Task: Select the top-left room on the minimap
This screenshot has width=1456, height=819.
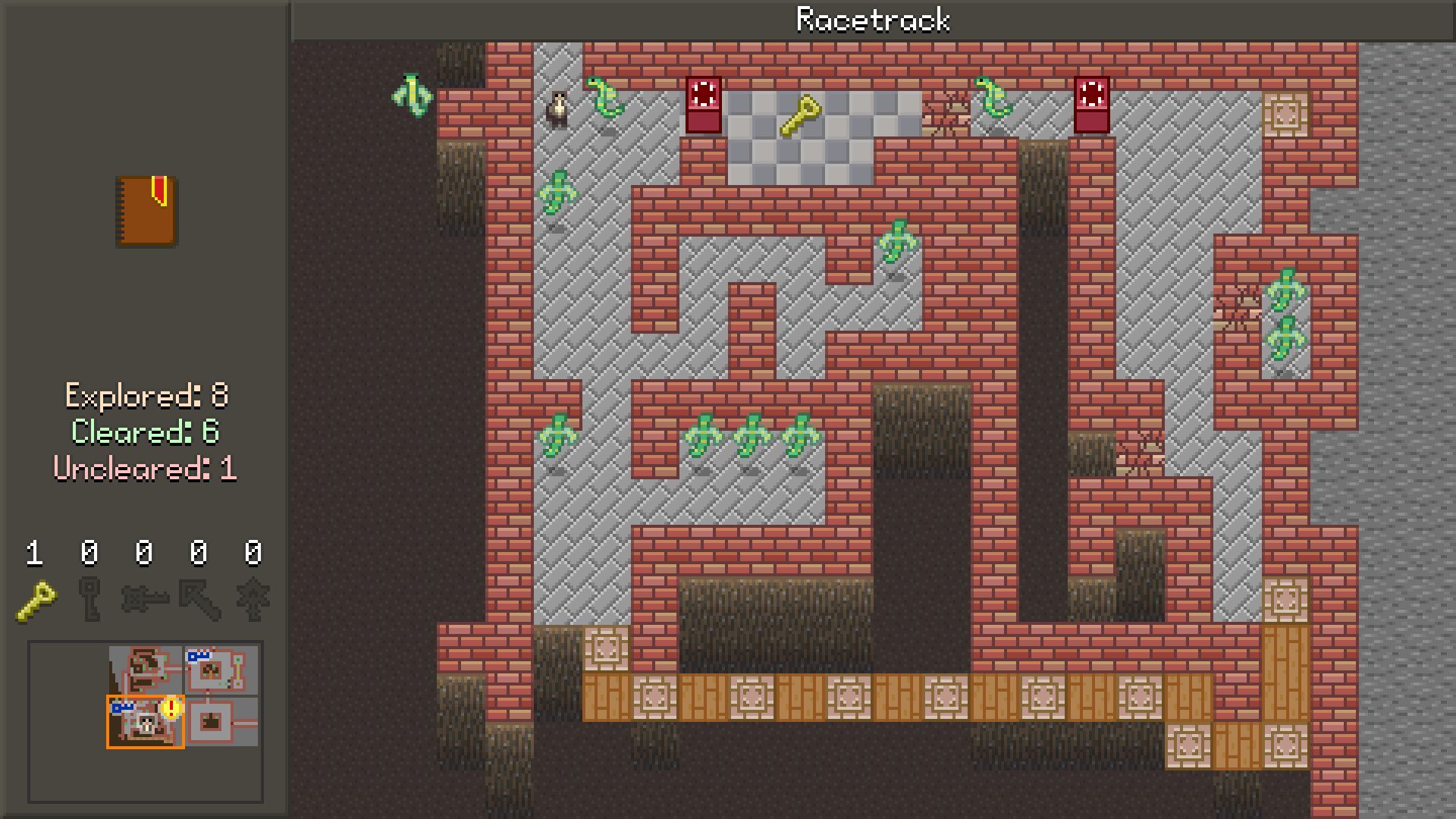Action: pyautogui.click(x=146, y=670)
